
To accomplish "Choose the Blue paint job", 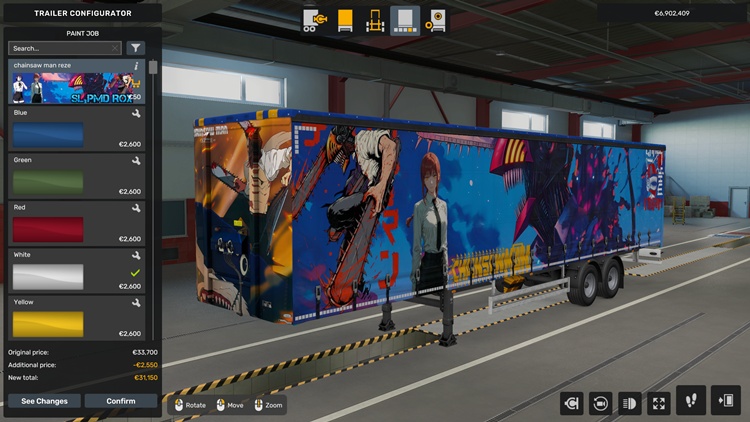I will point(77,132).
